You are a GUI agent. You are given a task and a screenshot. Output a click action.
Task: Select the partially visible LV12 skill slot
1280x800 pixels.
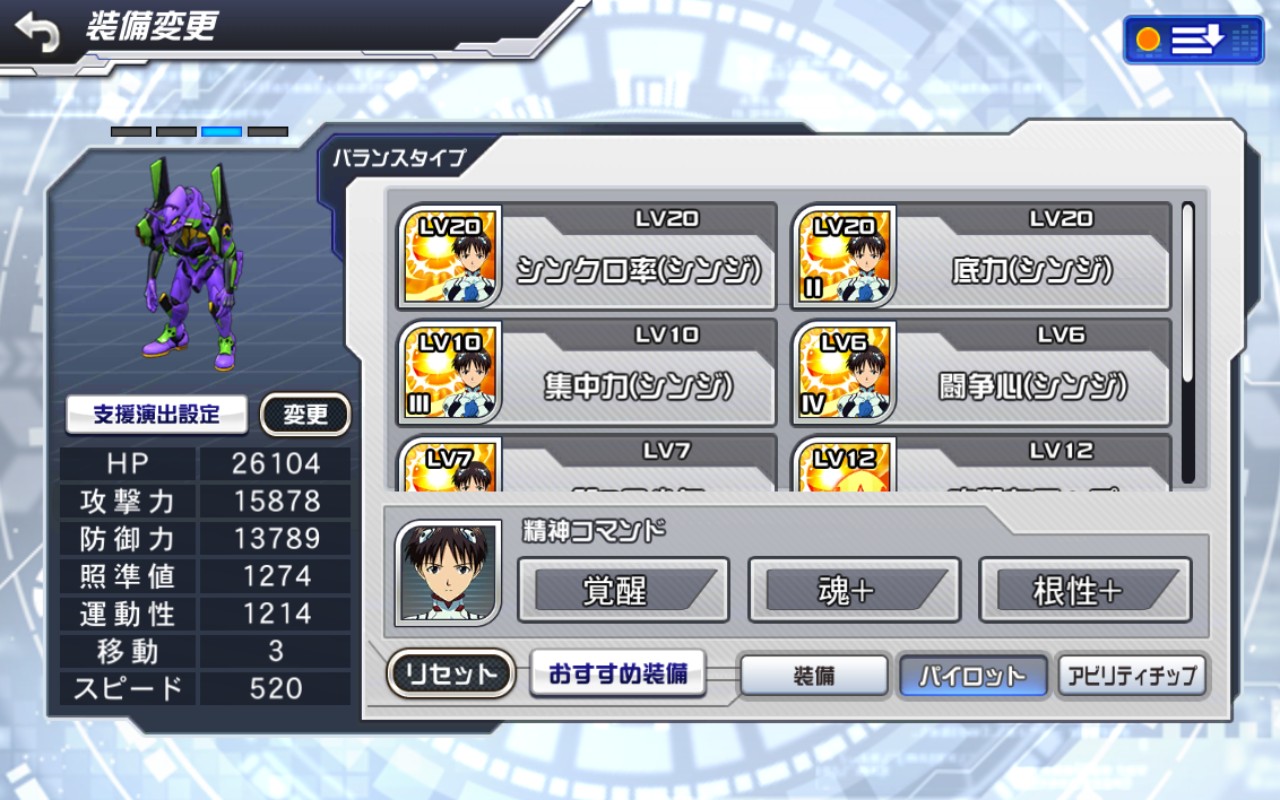point(981,464)
